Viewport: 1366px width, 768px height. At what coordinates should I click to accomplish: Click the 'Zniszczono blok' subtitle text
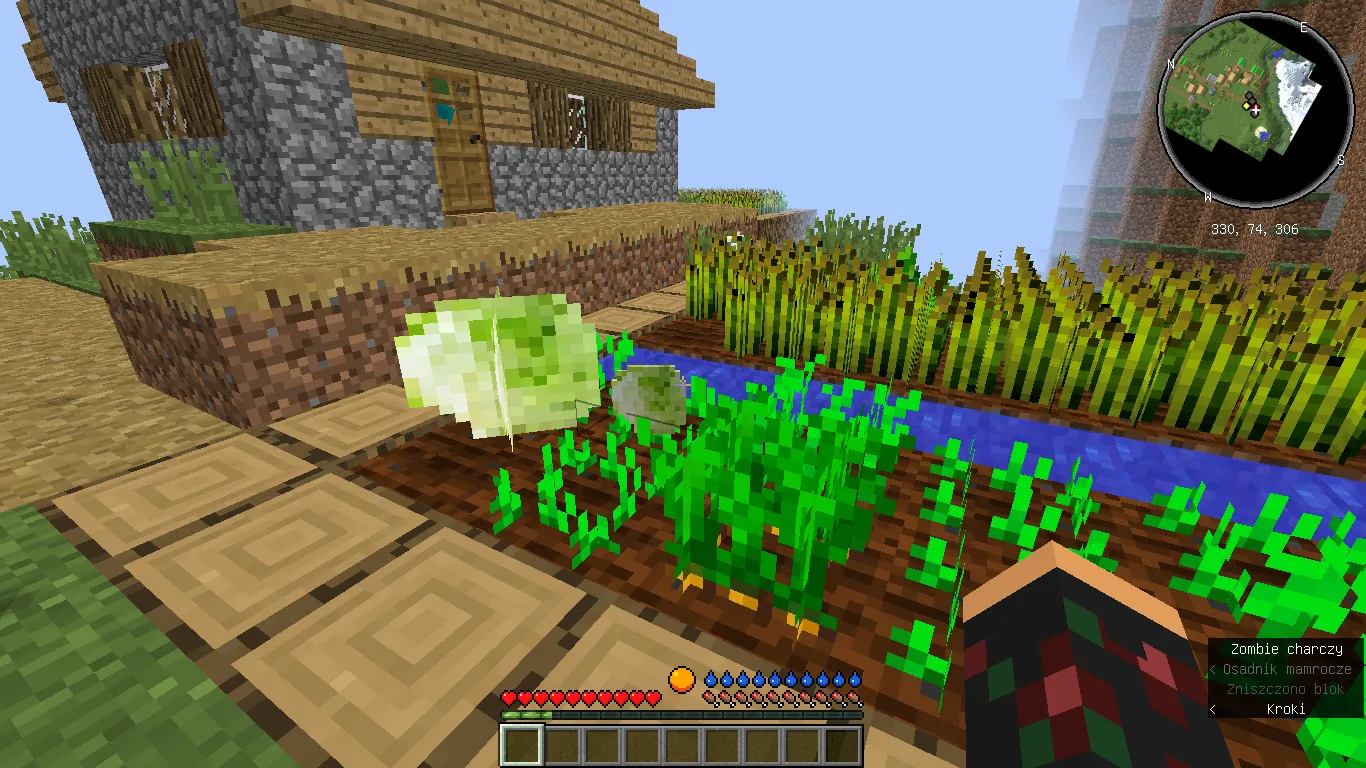(x=1285, y=689)
